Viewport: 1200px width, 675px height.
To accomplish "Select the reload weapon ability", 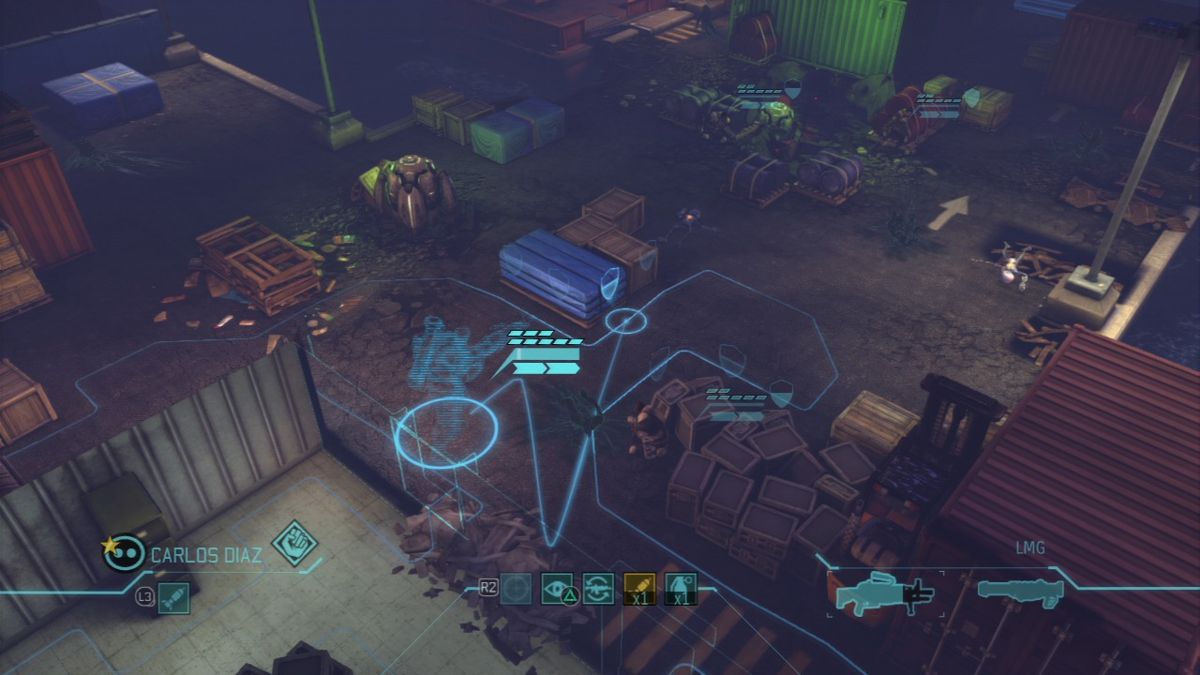I will tap(598, 589).
